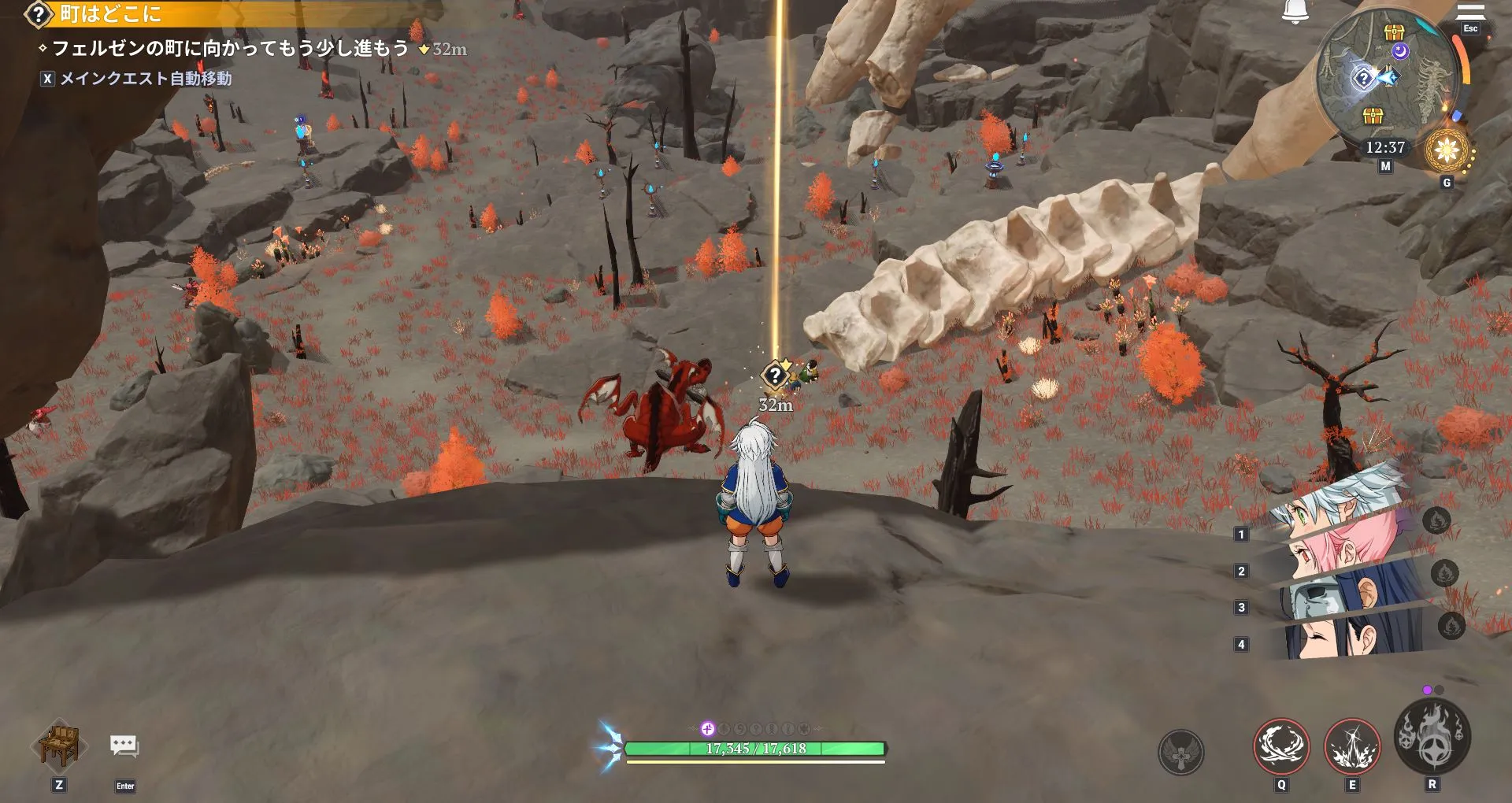This screenshot has height=803, width=1512.
Task: Open the hamburger main menu
Action: 1469,12
